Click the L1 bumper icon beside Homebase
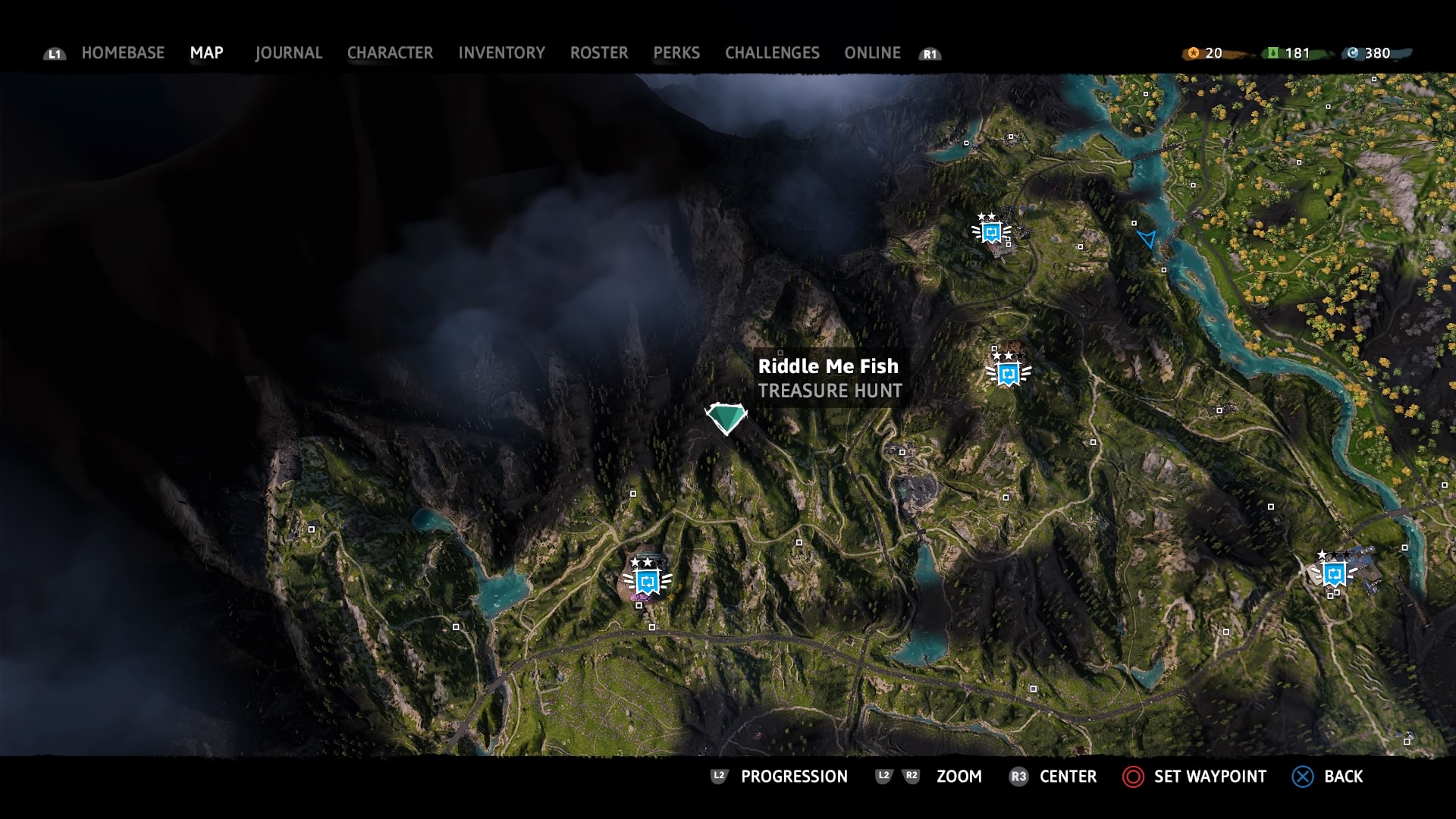Image resolution: width=1456 pixels, height=819 pixels. (x=55, y=54)
